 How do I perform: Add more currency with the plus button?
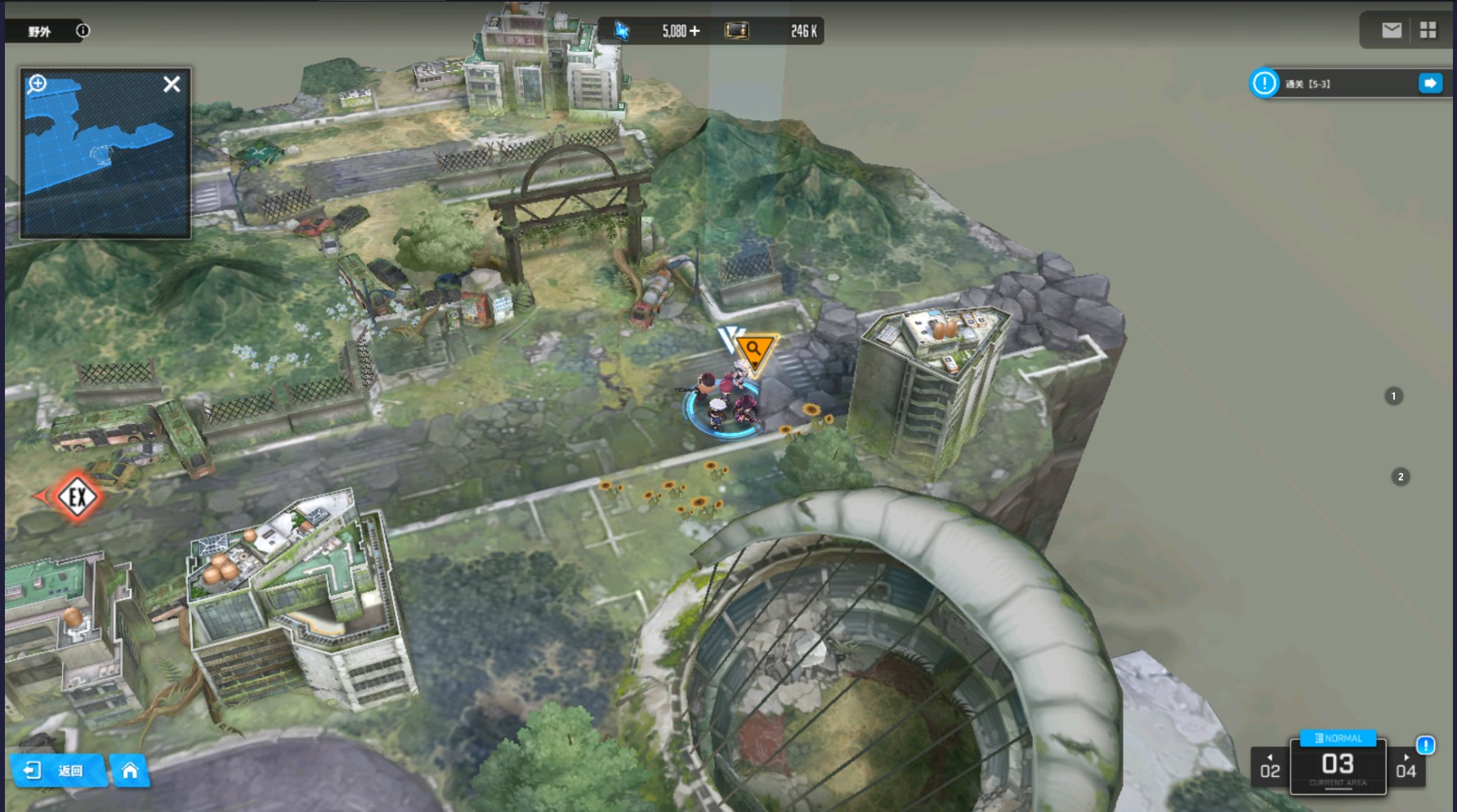point(695,31)
